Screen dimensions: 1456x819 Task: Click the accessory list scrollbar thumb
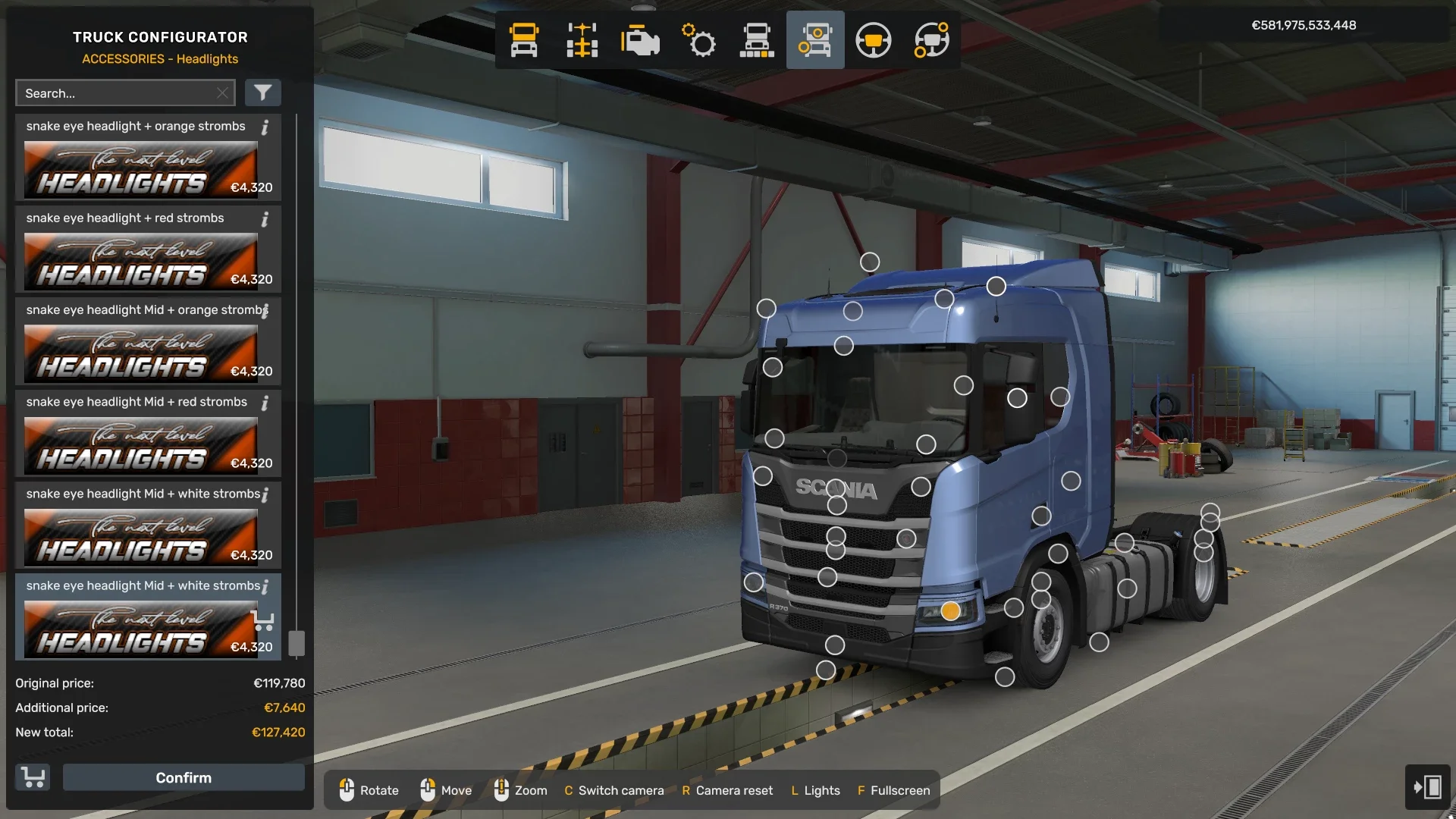(297, 643)
